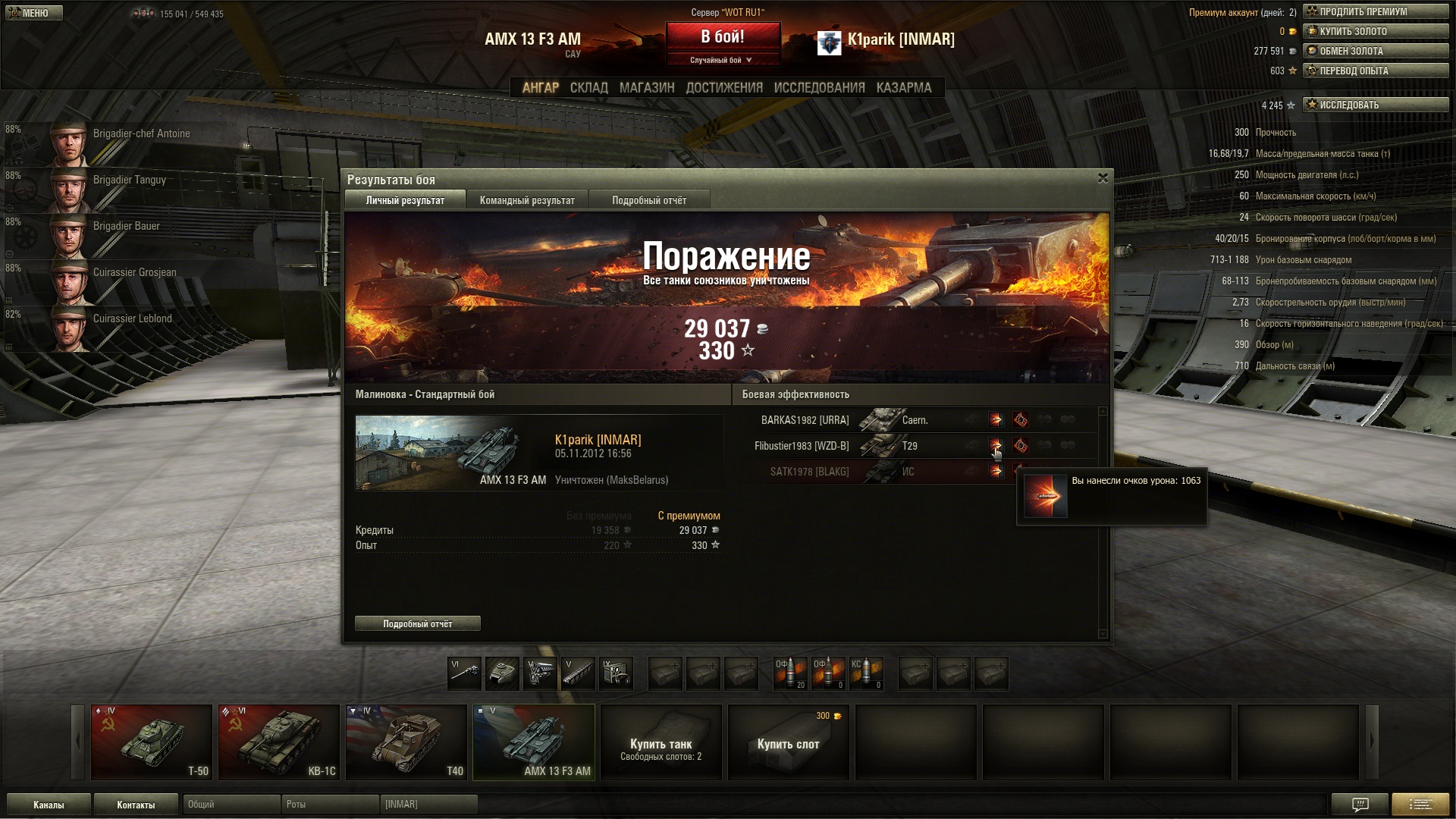Viewport: 1456px width, 819px height.
Task: Switch to the СКЛАД section
Action: (x=588, y=88)
